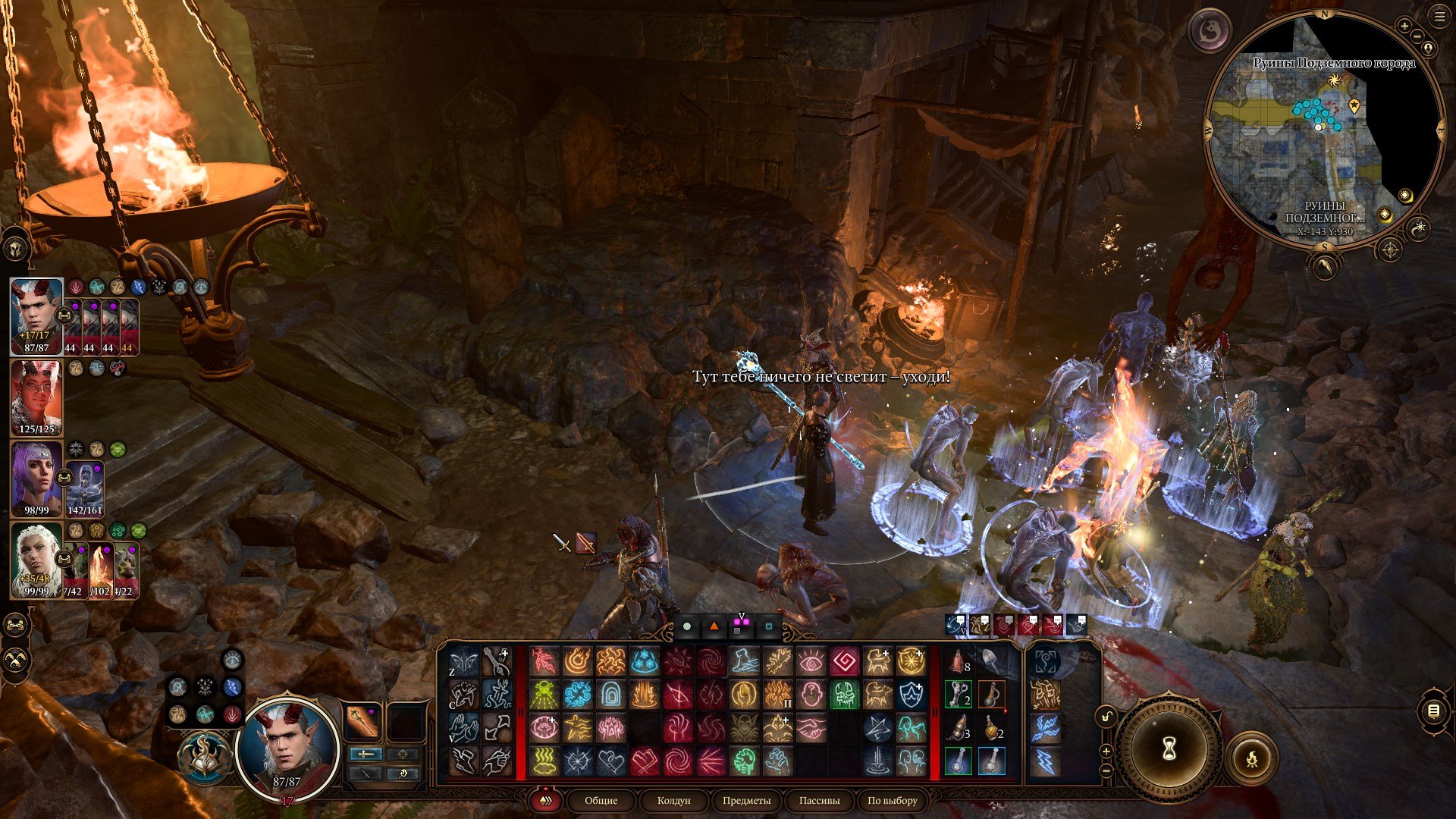Open the Колдун hotbar tab

pyautogui.click(x=673, y=800)
